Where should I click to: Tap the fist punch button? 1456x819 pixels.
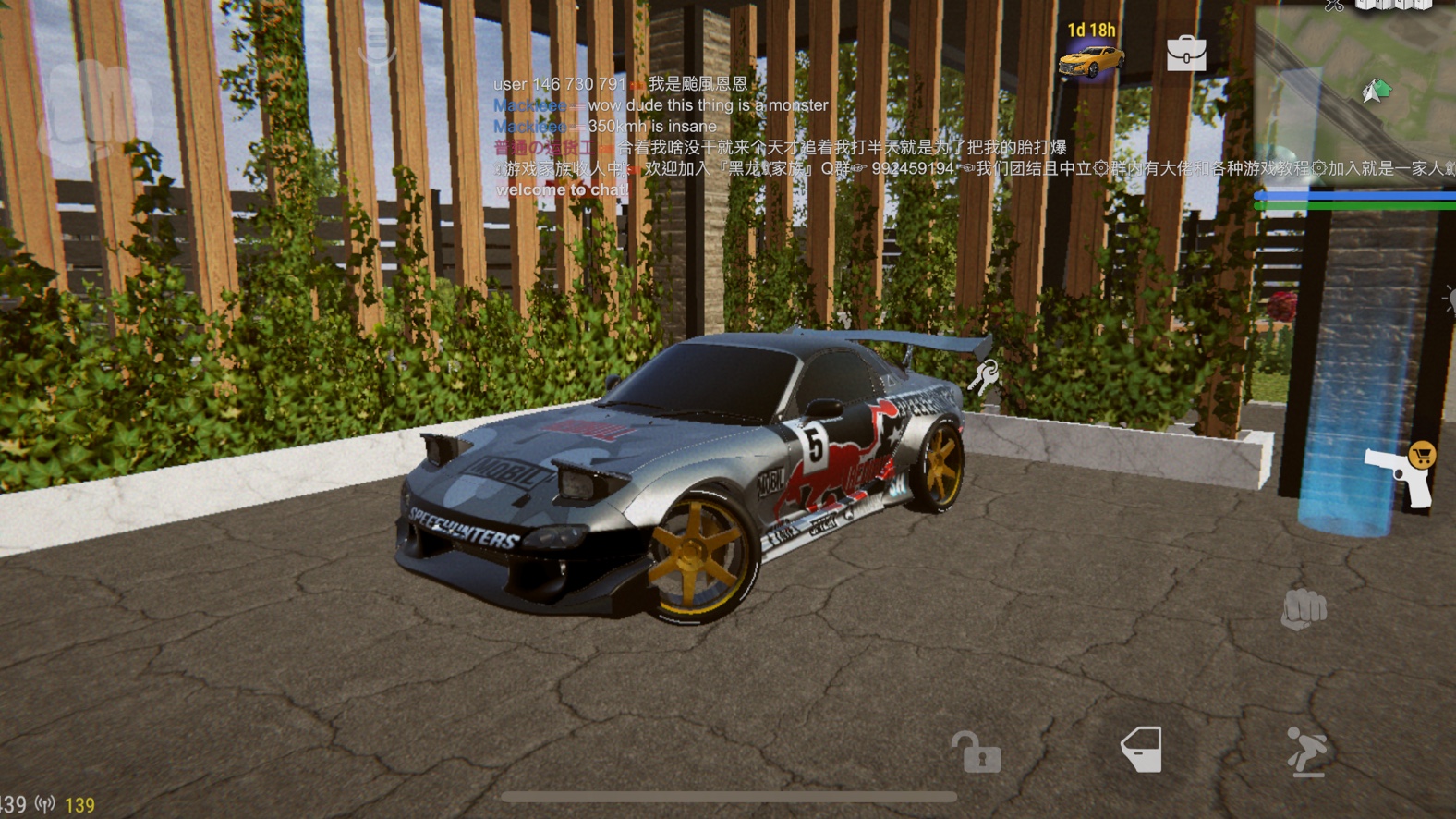(1304, 609)
